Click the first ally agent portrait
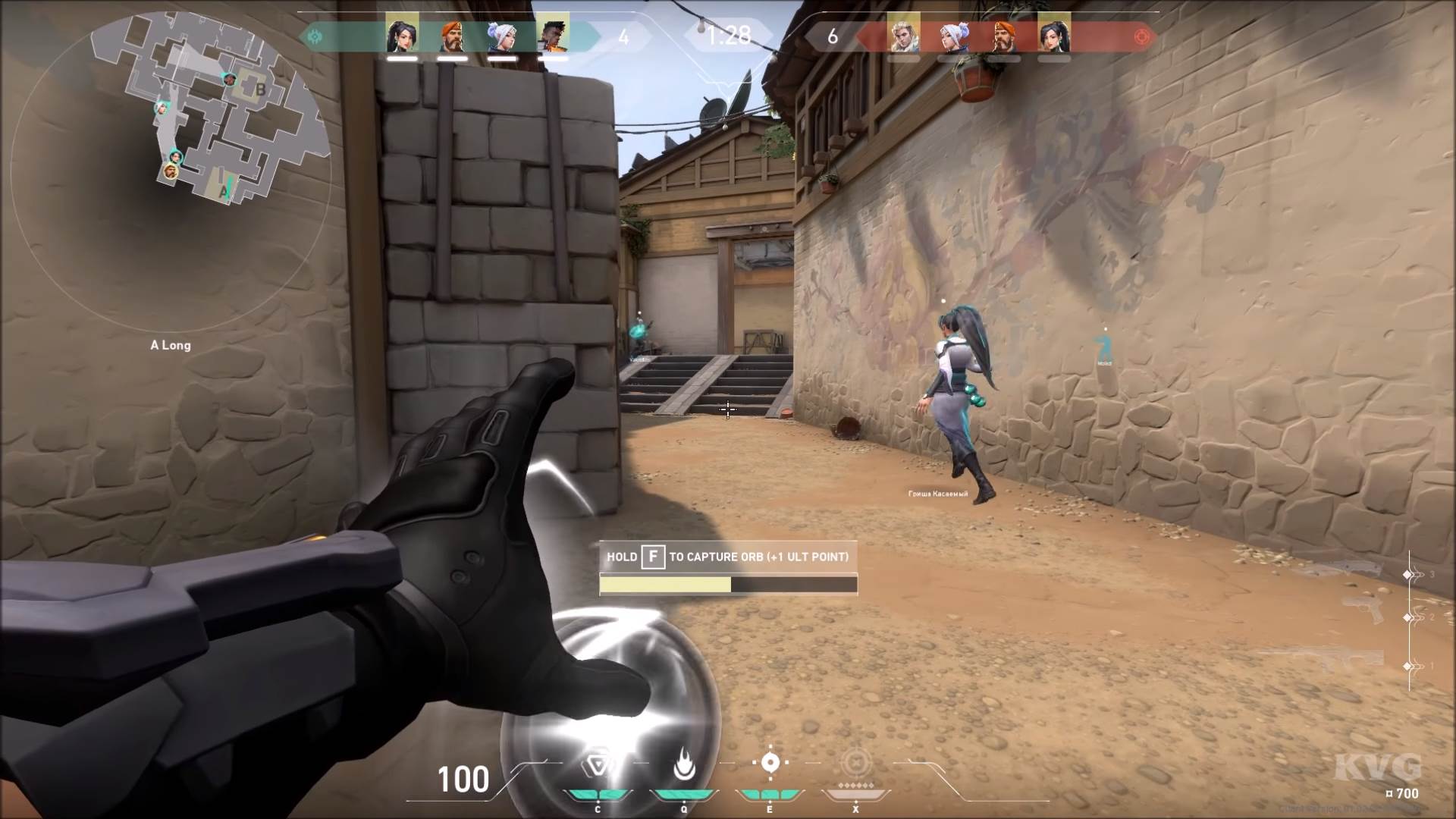The height and width of the screenshot is (819, 1456). pyautogui.click(x=403, y=34)
